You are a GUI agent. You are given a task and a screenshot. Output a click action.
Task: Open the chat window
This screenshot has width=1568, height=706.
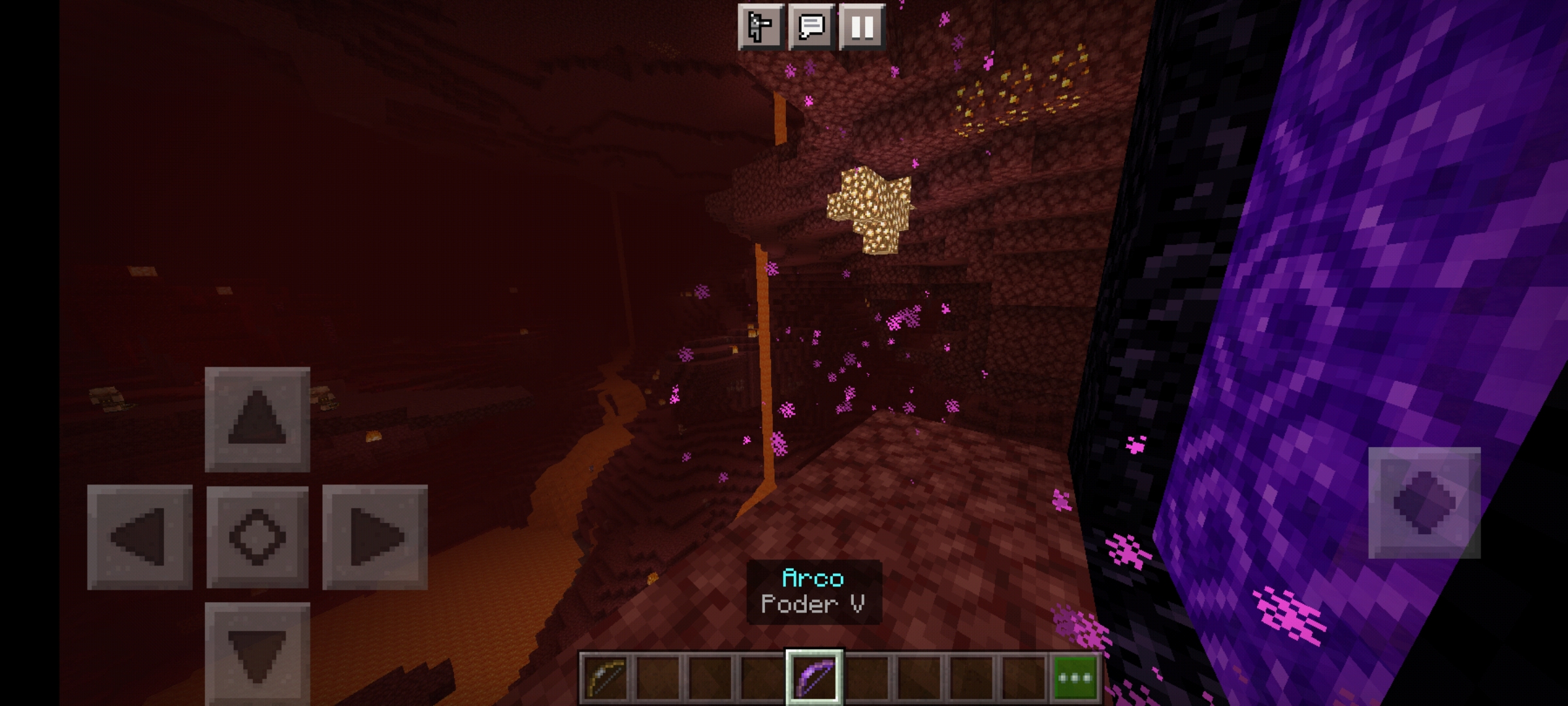tap(811, 27)
